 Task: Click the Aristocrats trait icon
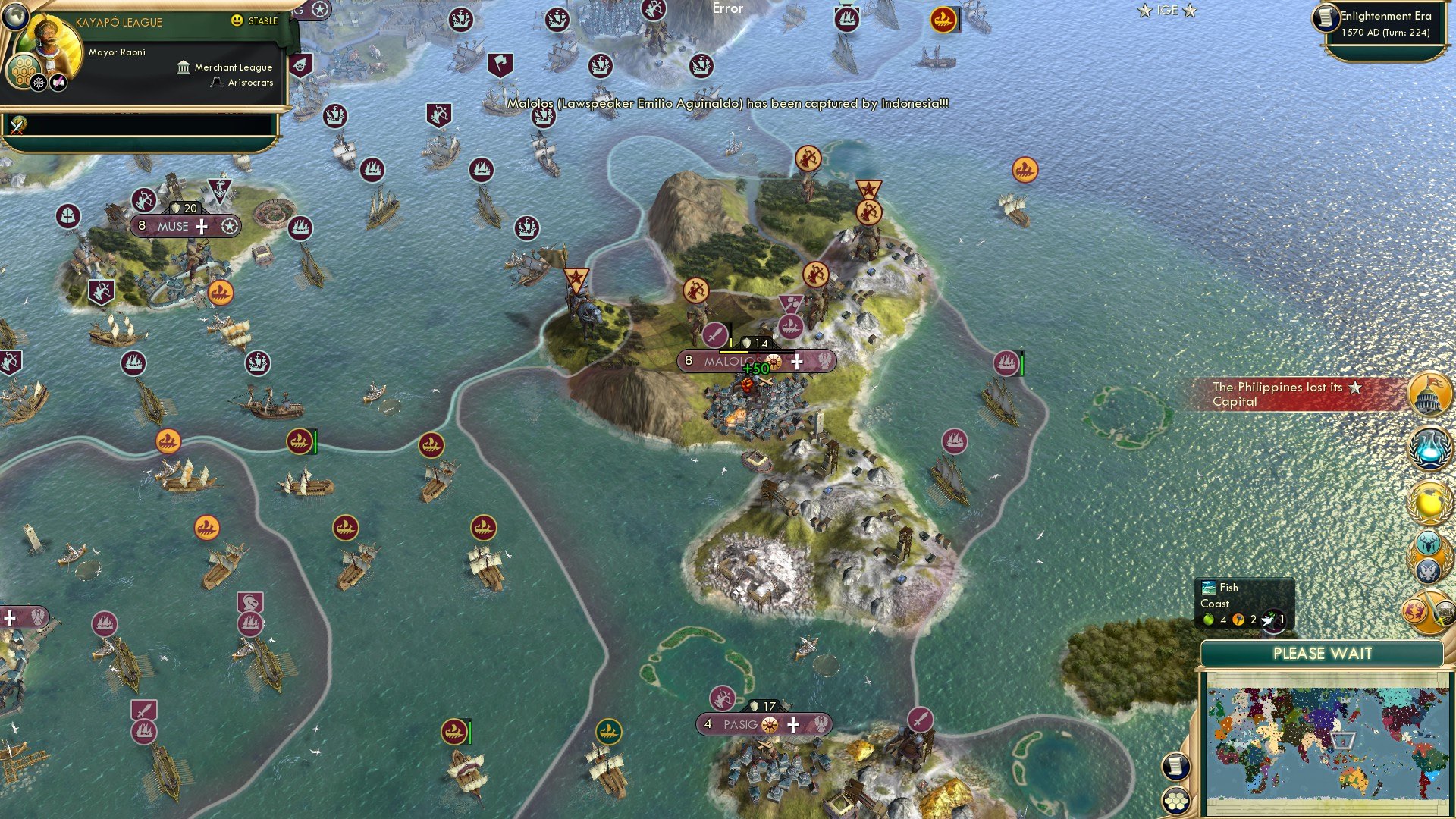pos(215,83)
